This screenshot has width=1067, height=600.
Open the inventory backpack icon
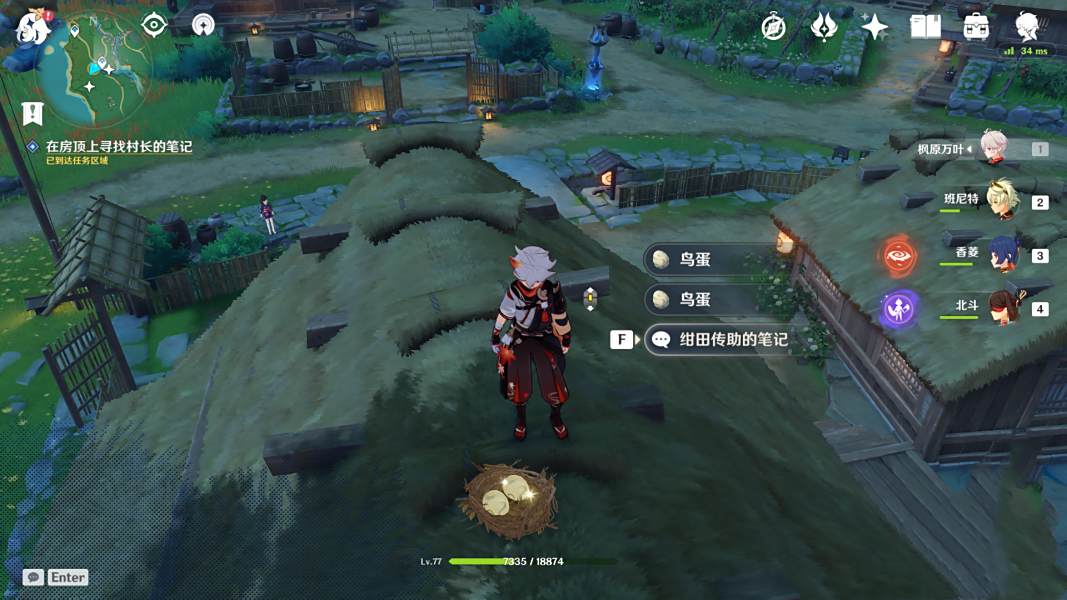(x=976, y=27)
